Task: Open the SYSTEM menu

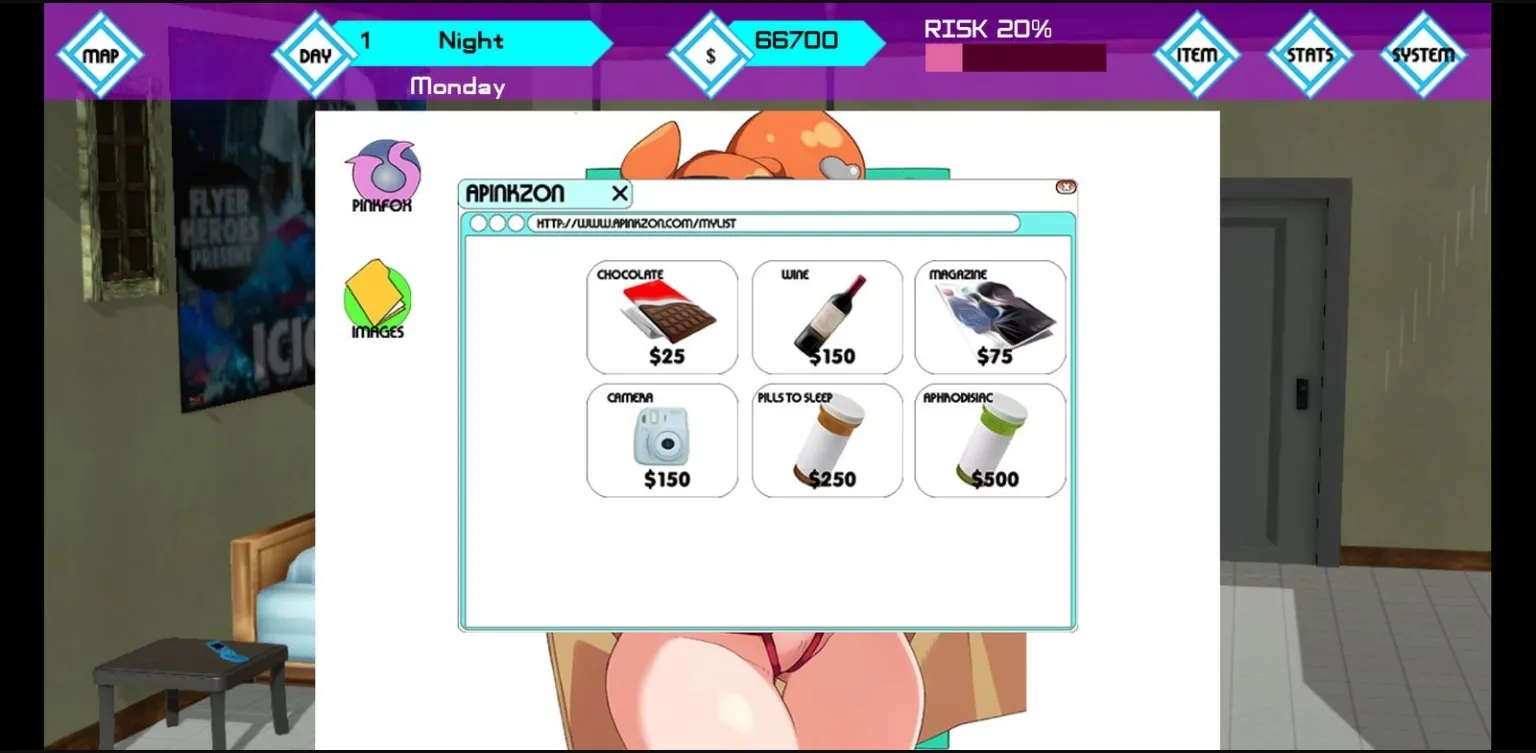Action: pos(1422,55)
